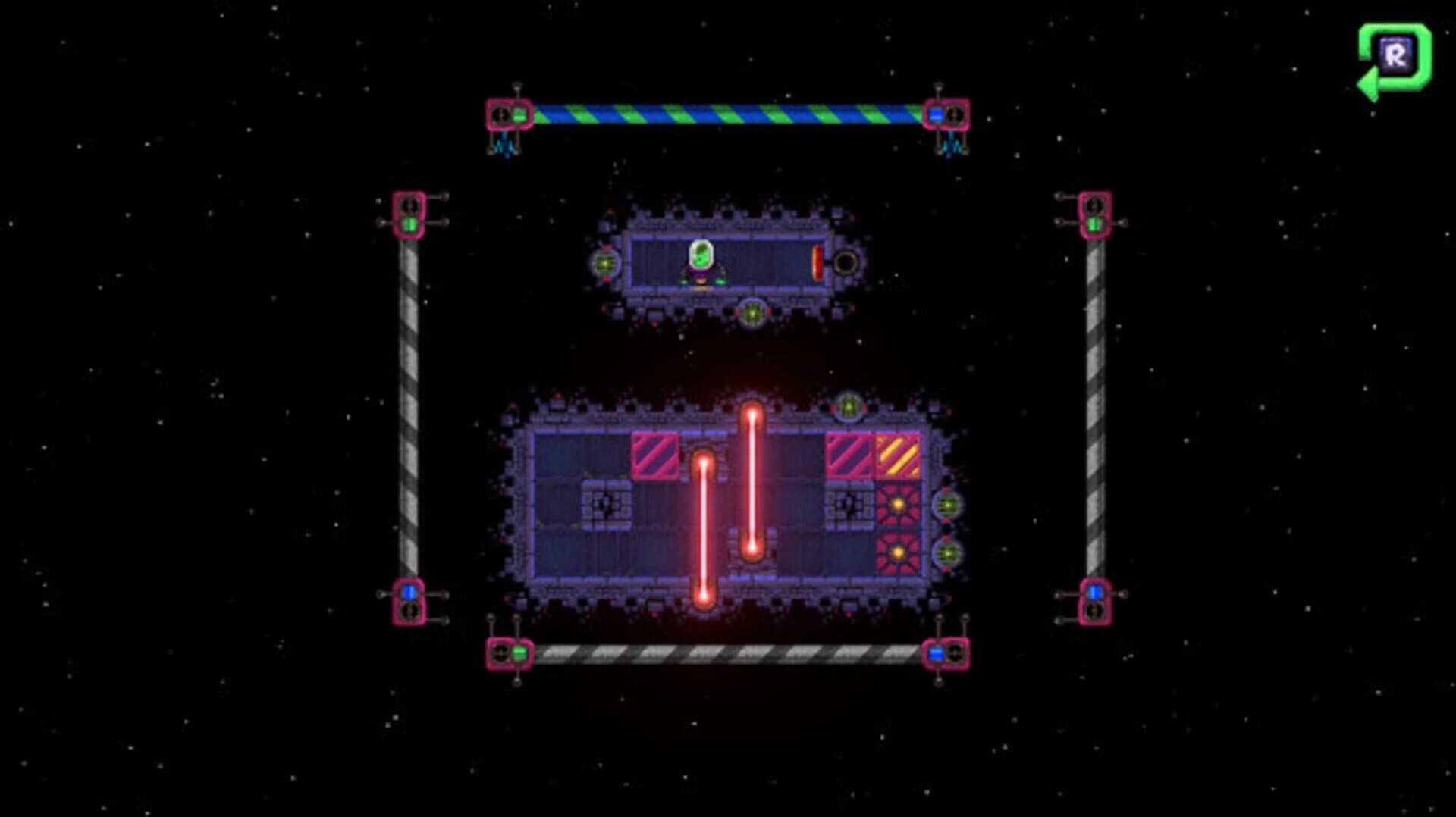Click the green fan turbine left of the upper platform
The height and width of the screenshot is (817, 1456).
pos(603,264)
